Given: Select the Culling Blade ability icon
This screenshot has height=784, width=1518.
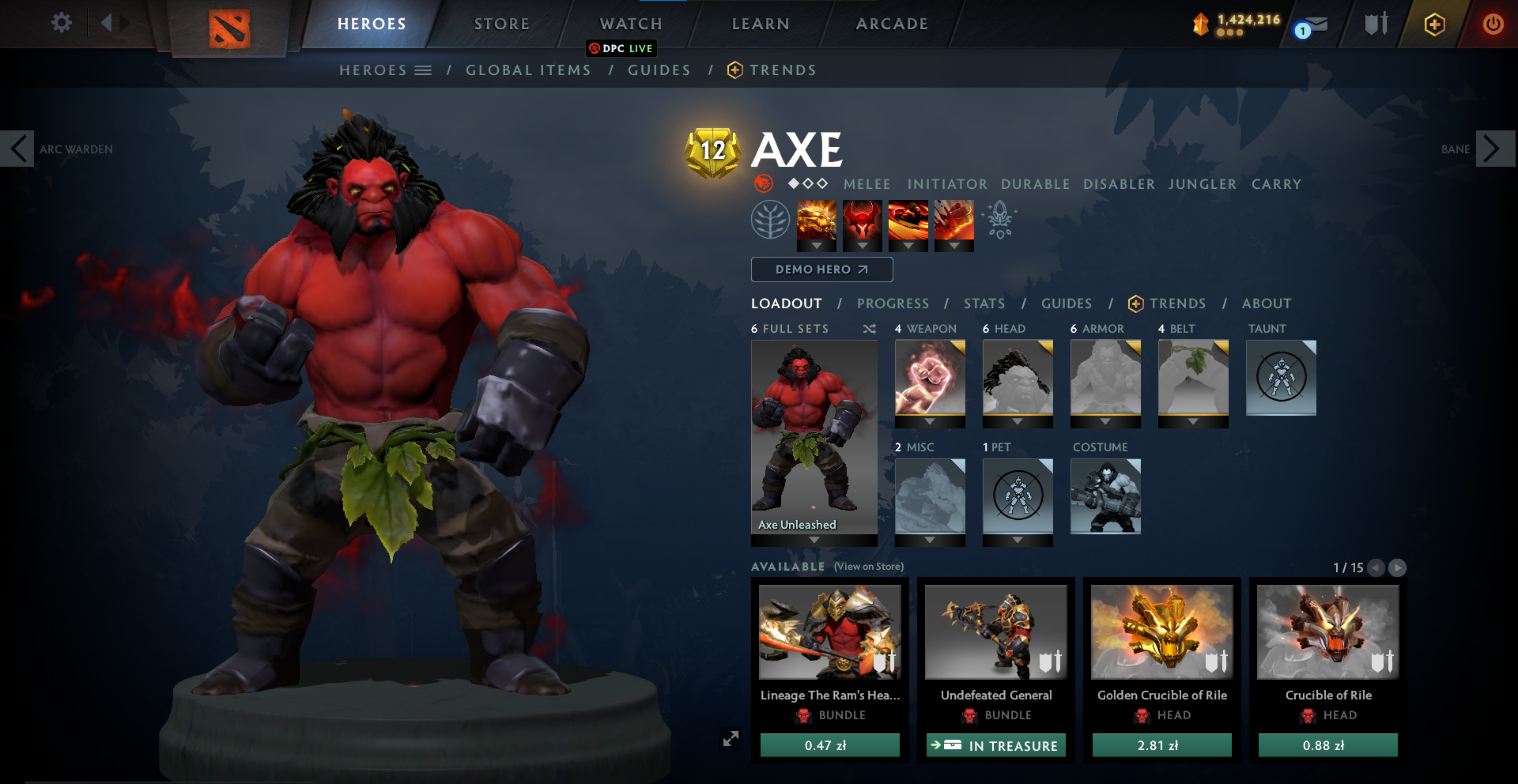Looking at the screenshot, I should (x=954, y=224).
